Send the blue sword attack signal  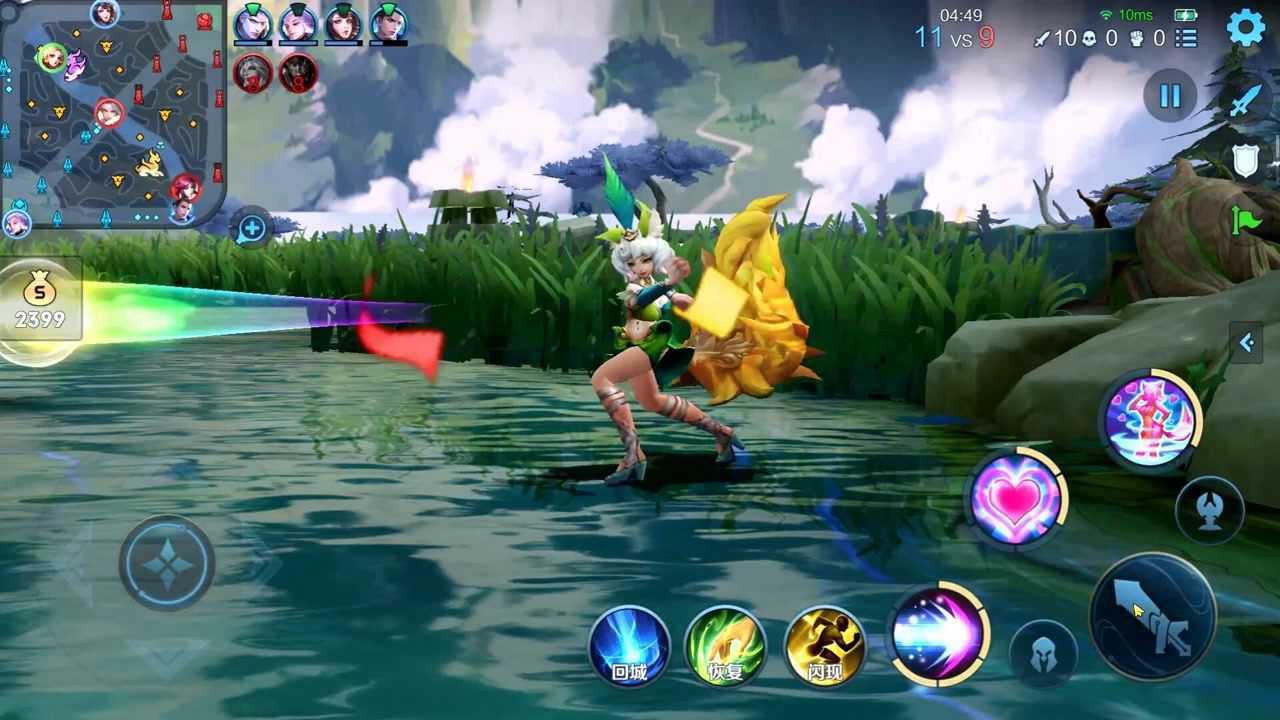(x=1246, y=101)
